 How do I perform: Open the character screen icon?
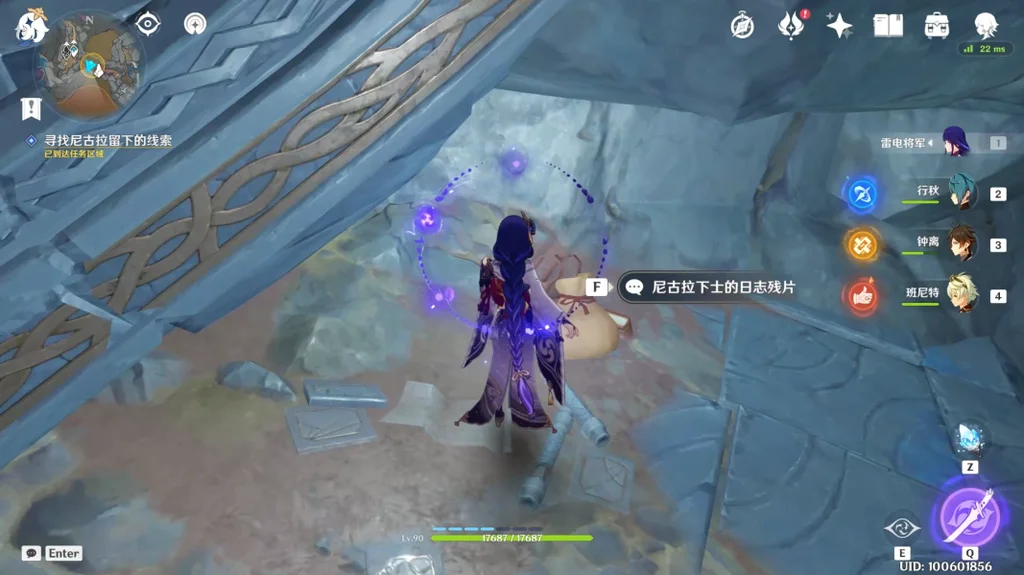tap(985, 25)
